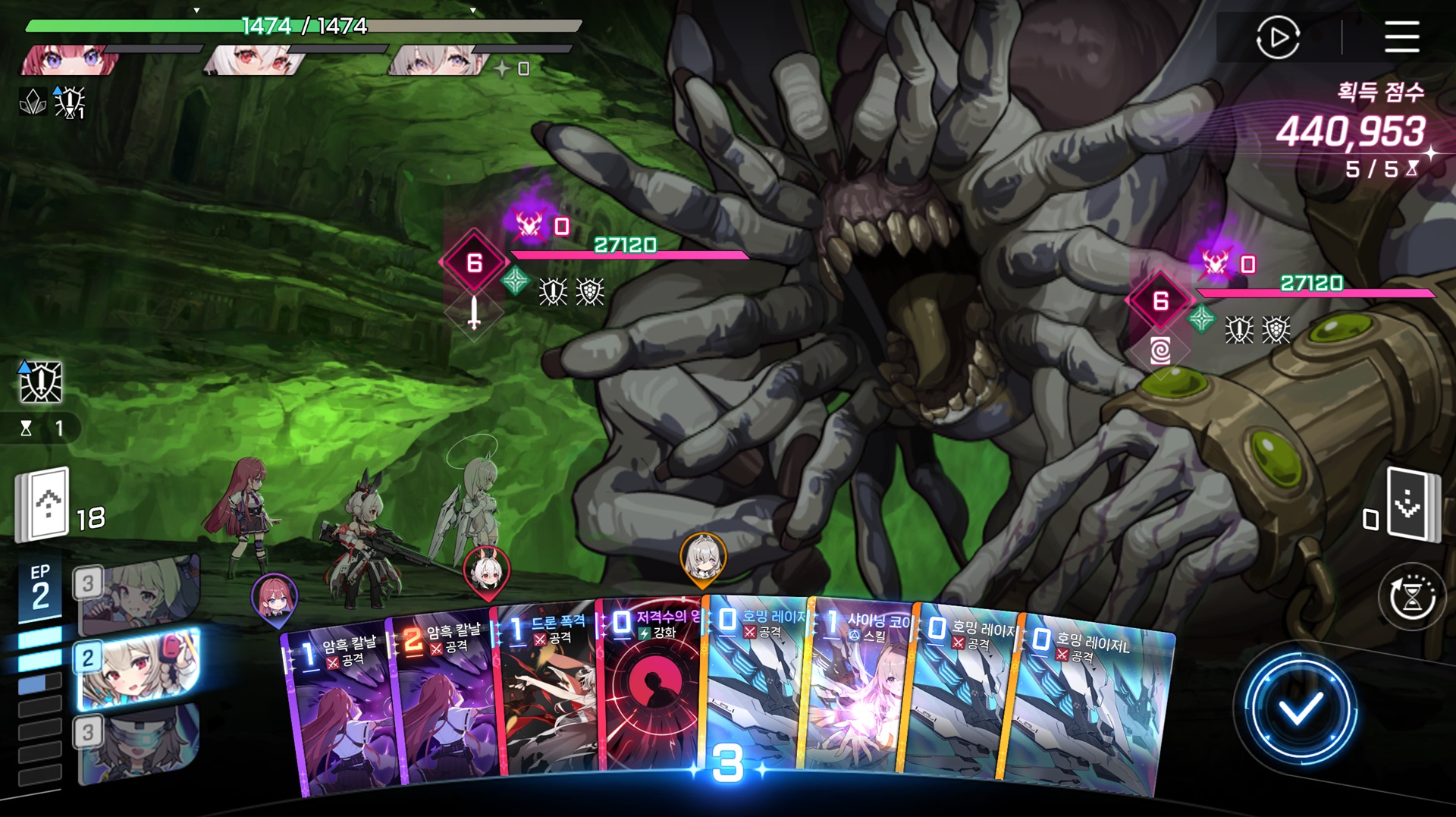Toggle the auto-play button
Image resolution: width=1456 pixels, height=817 pixels.
(1278, 36)
